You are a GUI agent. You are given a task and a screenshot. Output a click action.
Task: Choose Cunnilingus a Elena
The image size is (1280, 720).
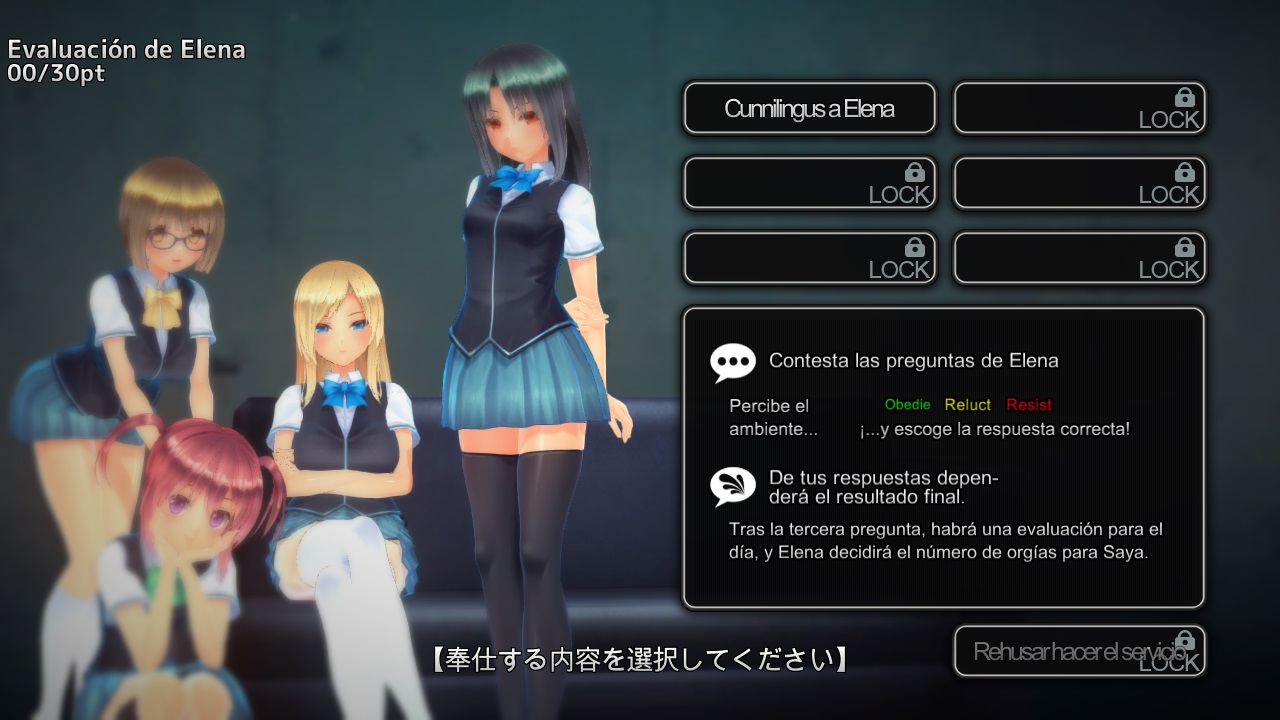click(809, 107)
